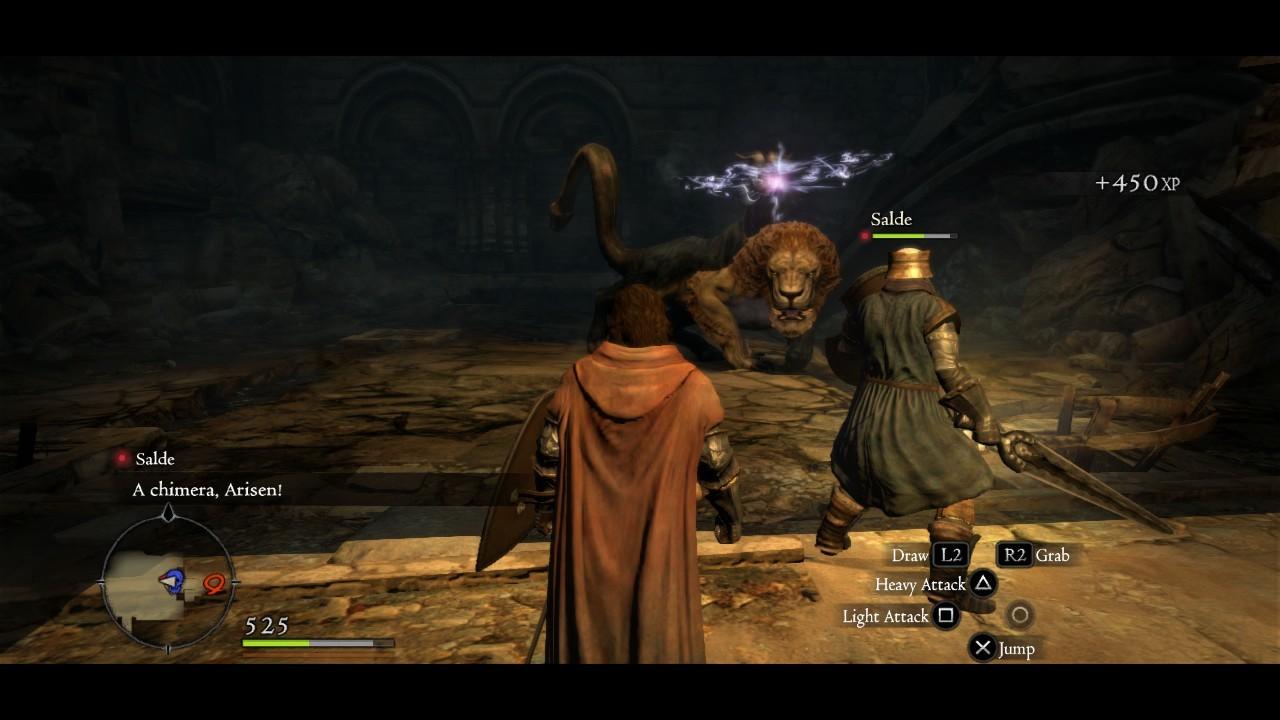The image size is (1280, 720).
Task: Click the red status dot above Salde's health bar
Action: 864,236
